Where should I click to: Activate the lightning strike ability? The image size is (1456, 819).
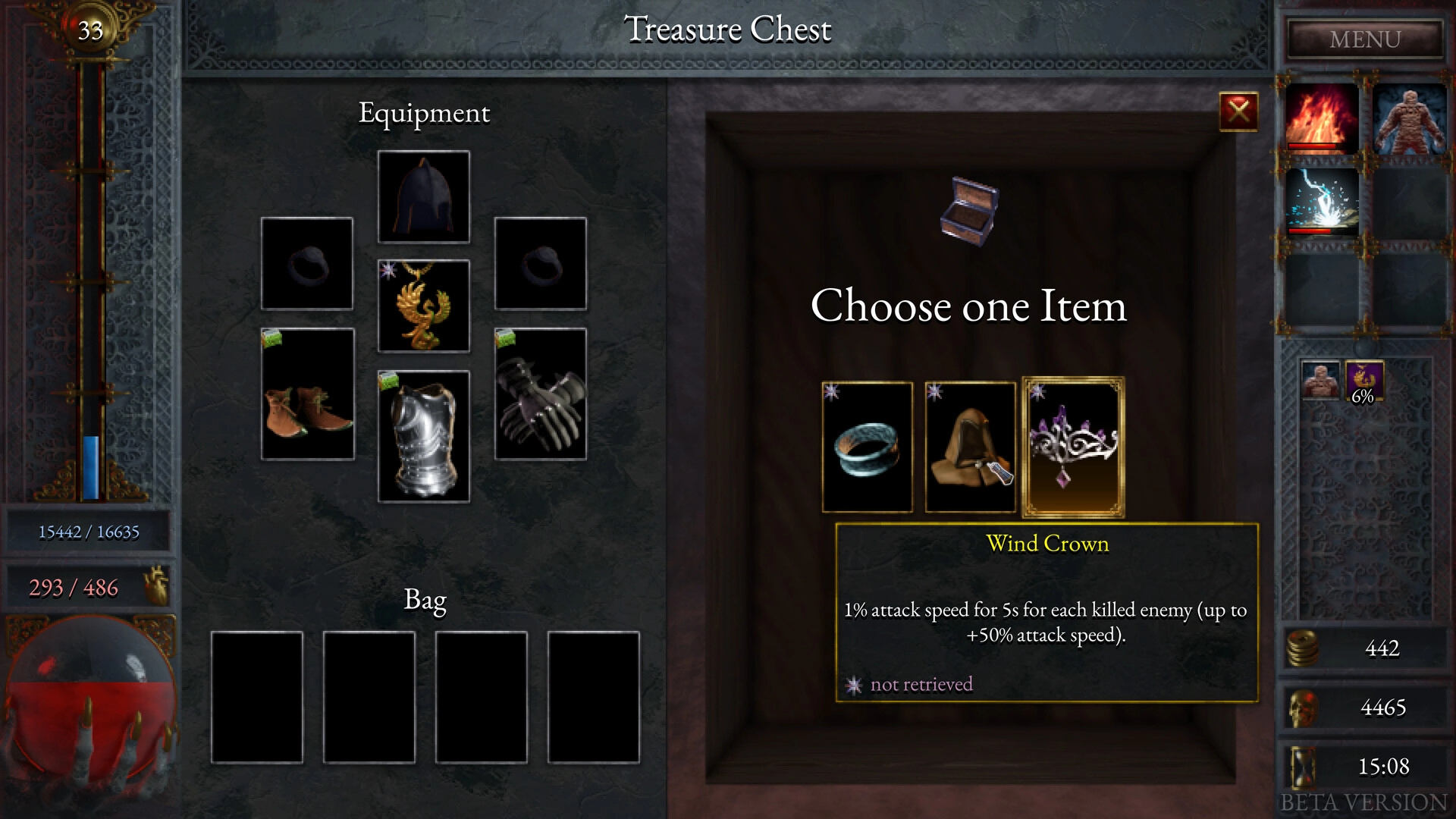1322,202
